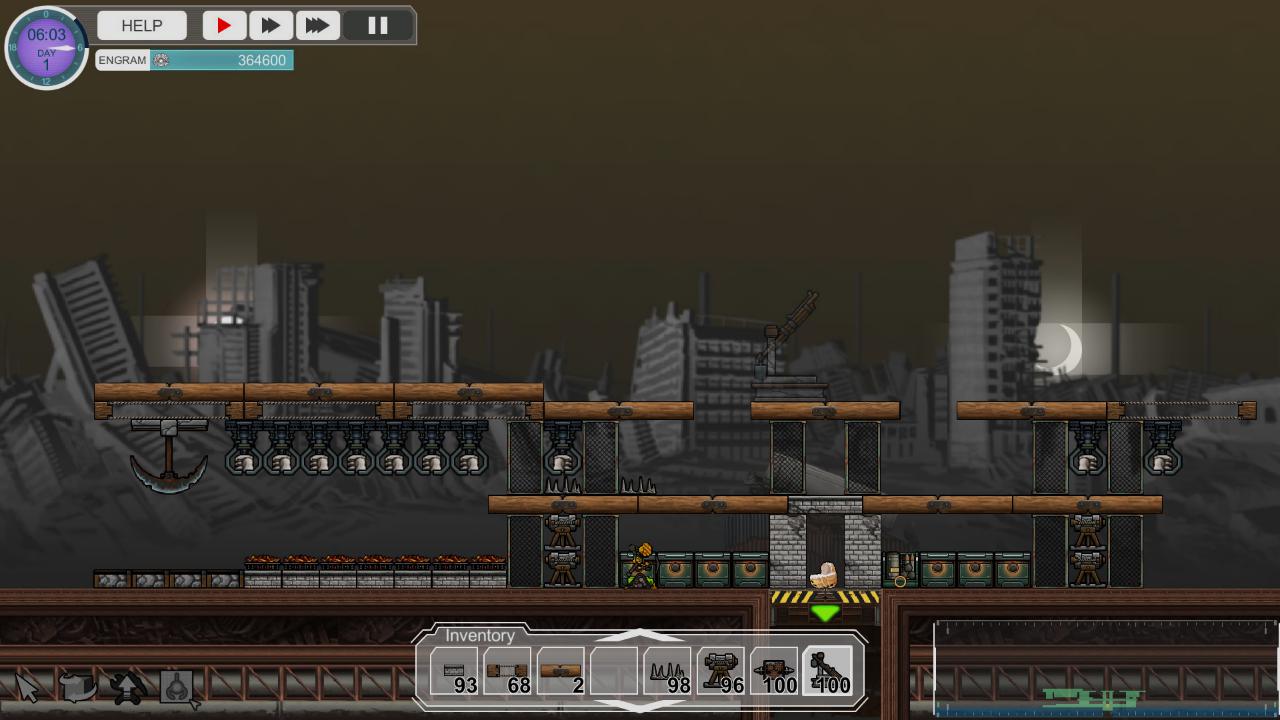
Task: Select the stone block slot with 93
Action: point(455,671)
